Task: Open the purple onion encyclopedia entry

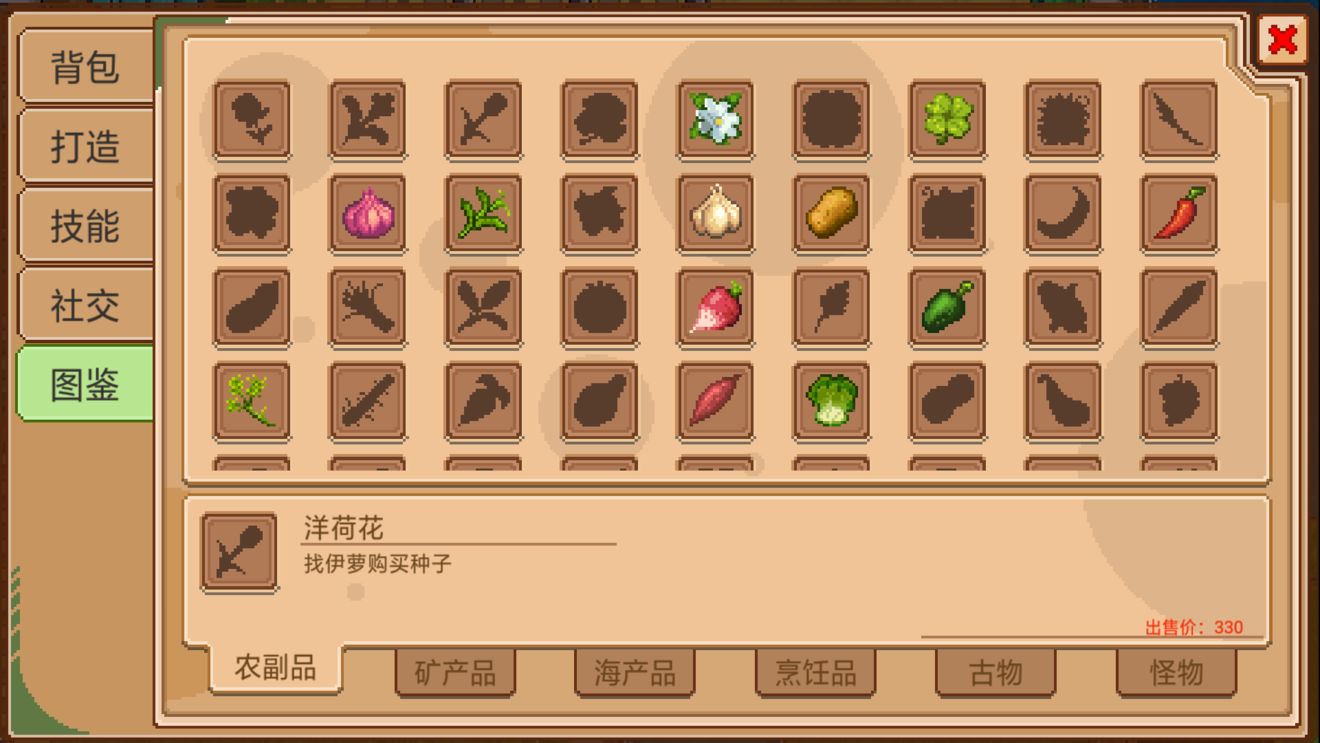Action: coord(367,212)
